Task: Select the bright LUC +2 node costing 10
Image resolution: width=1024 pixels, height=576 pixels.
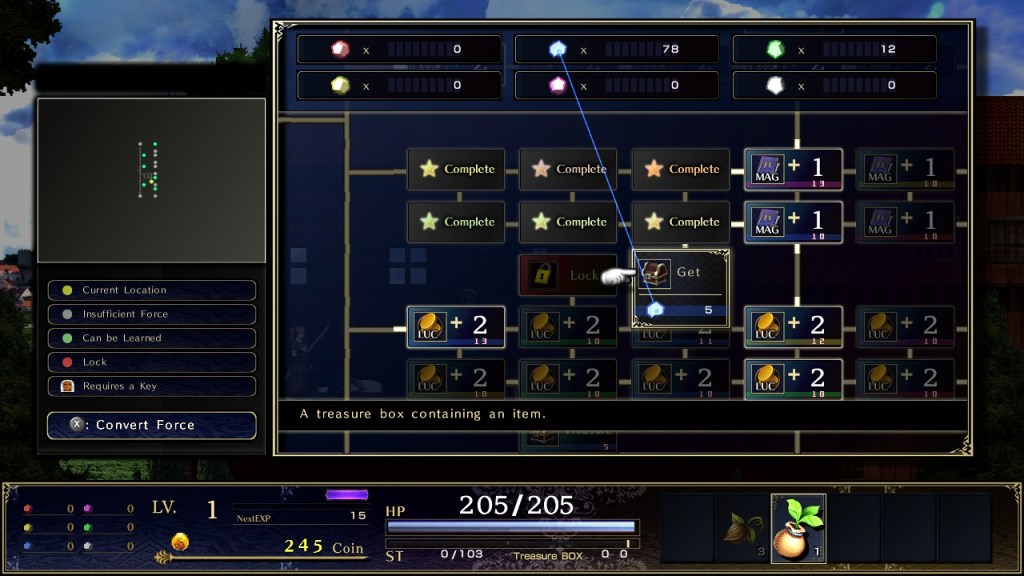Action: 793,380
